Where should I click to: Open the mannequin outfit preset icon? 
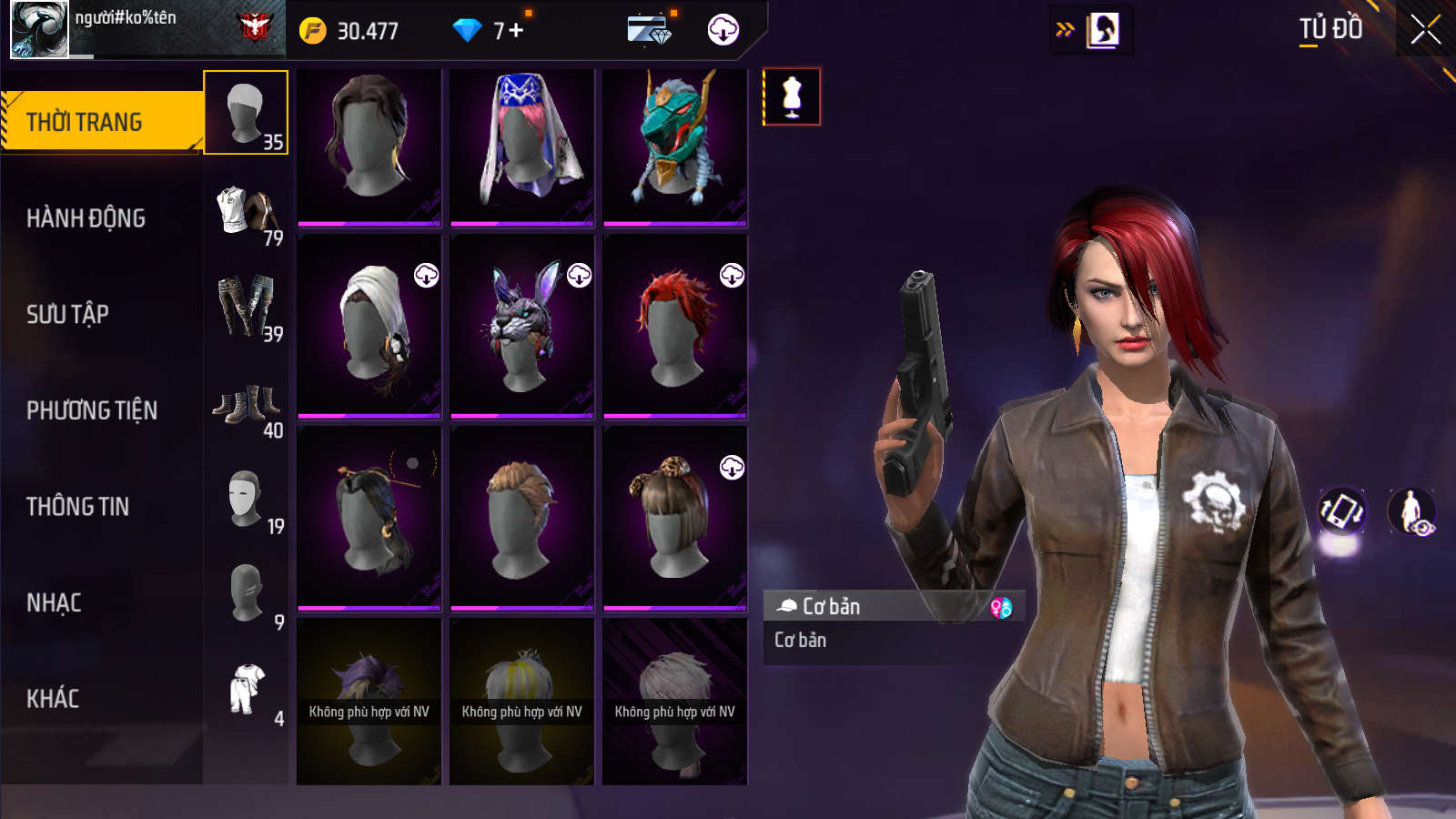pos(792,96)
